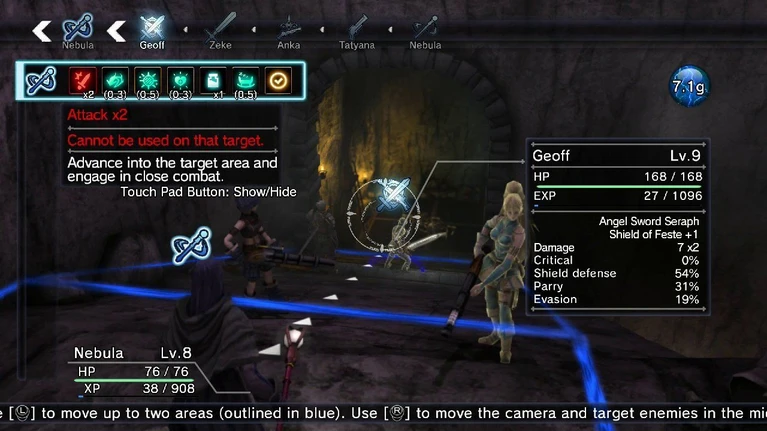Choose the green swirl skill icon
767x431 pixels.
point(115,79)
